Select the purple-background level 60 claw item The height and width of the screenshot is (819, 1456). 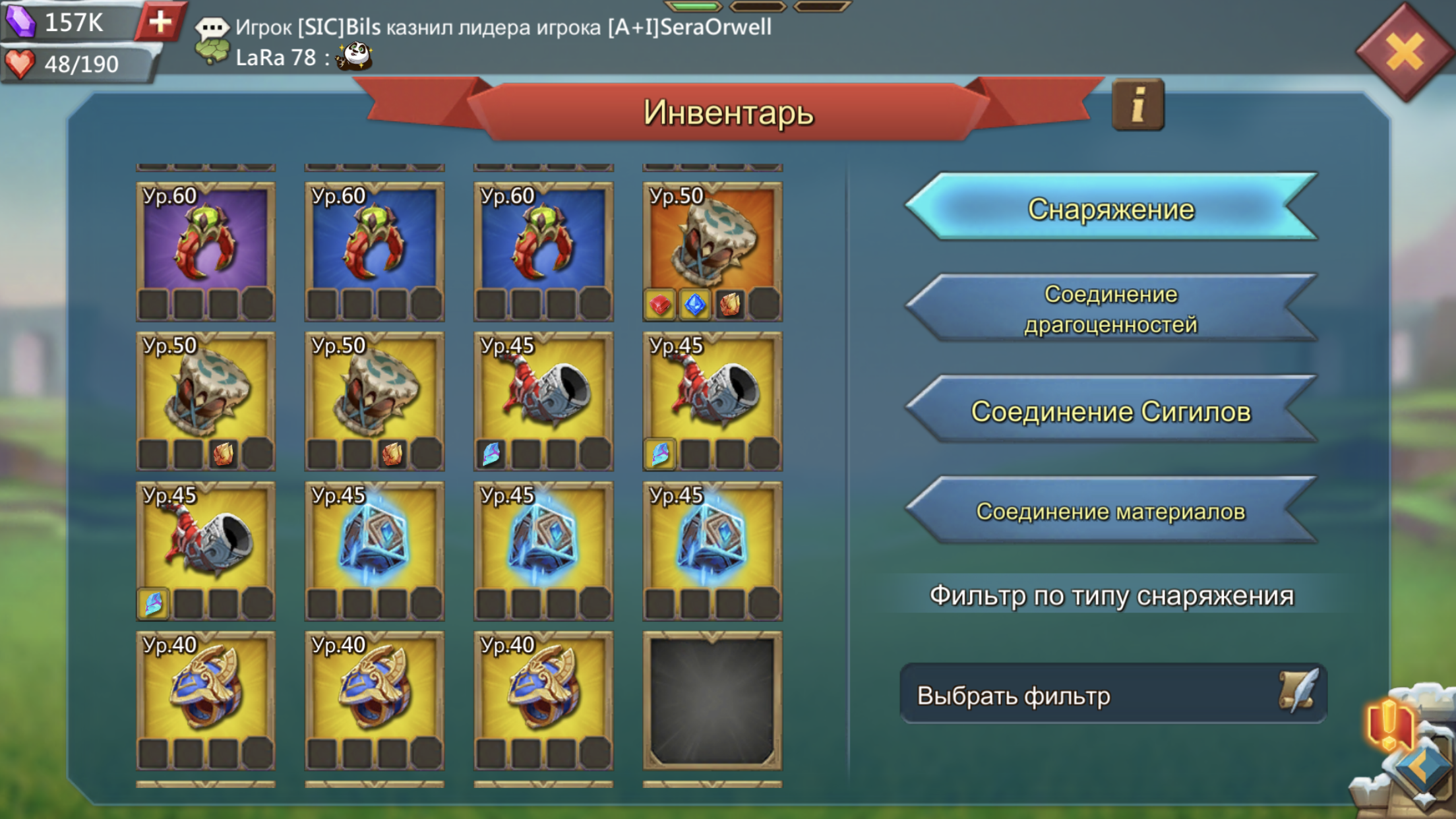click(x=206, y=251)
